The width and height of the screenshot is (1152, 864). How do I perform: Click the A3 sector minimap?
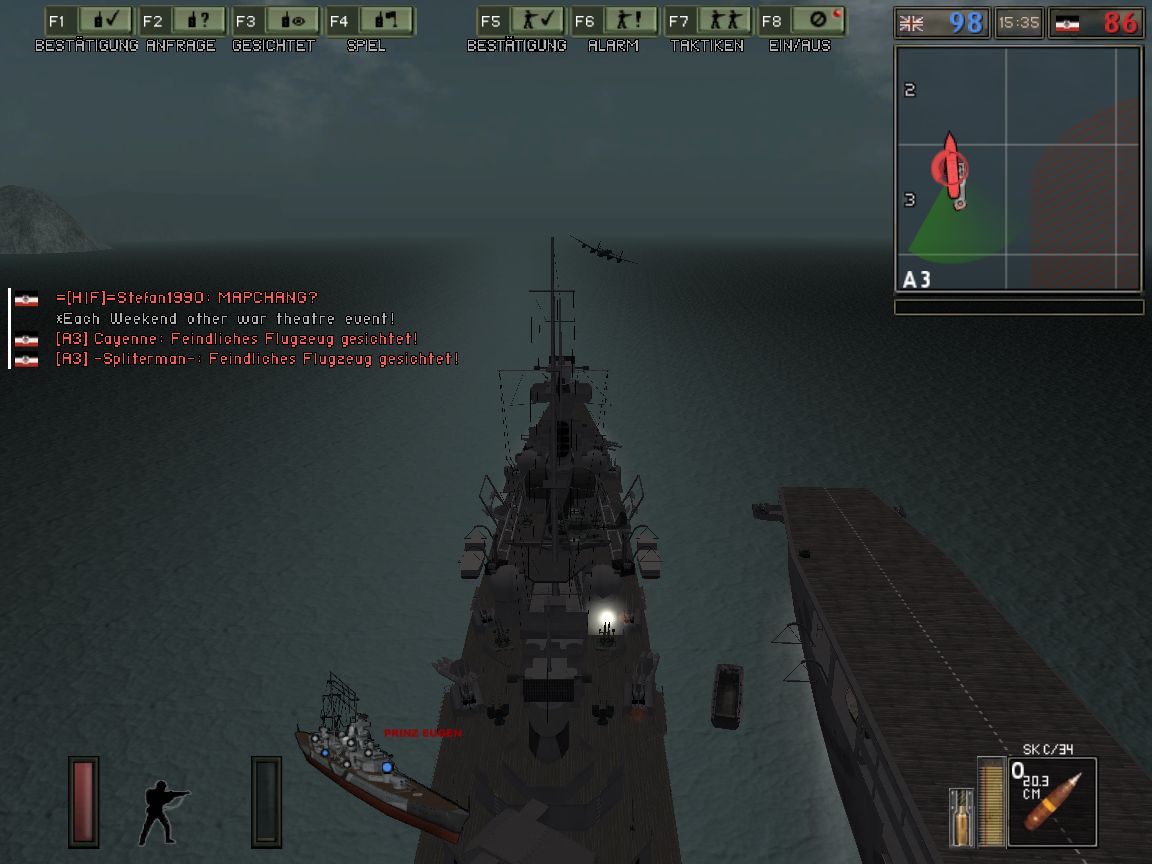pos(1018,169)
